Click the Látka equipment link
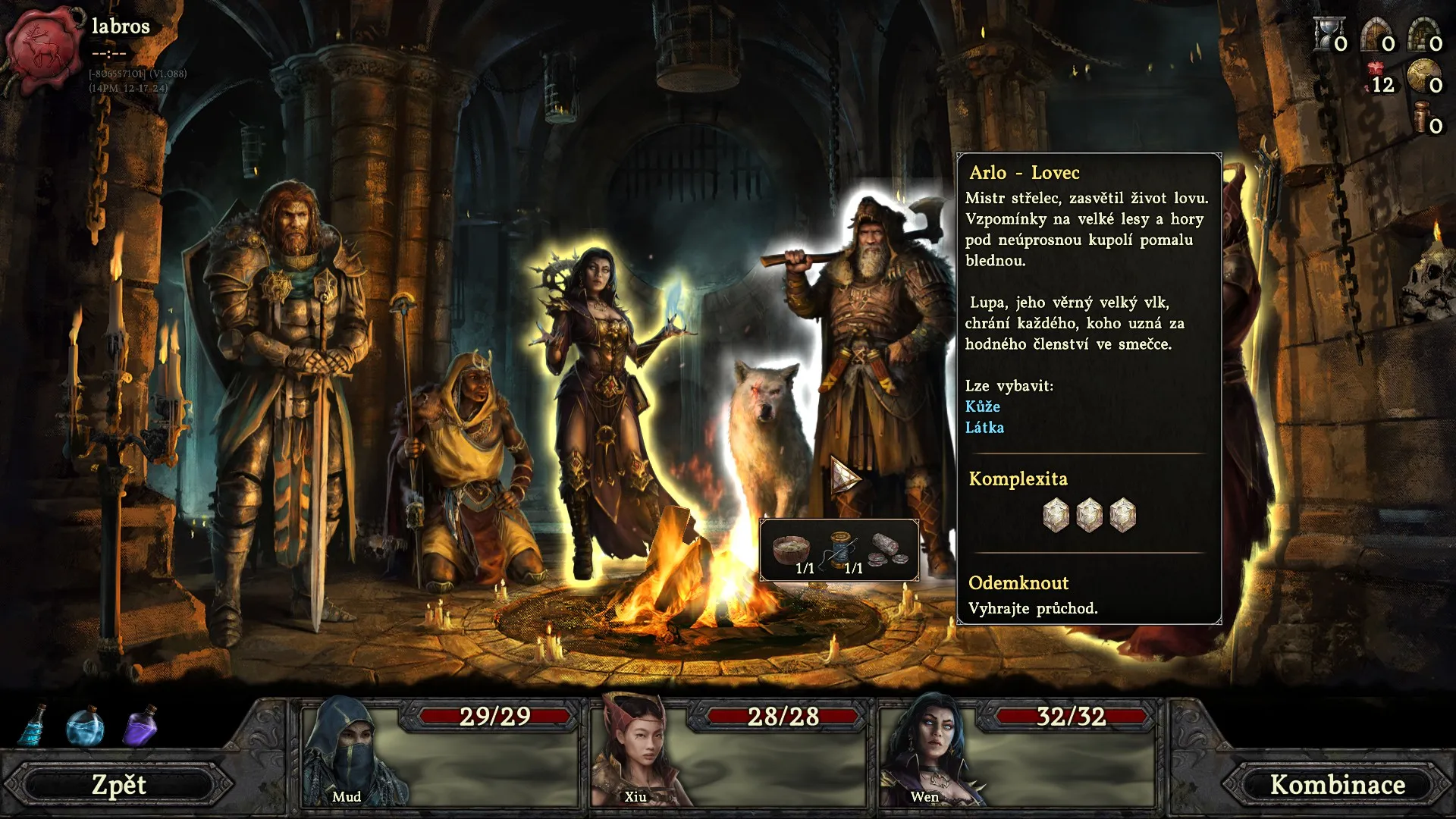1456x819 pixels. pos(984,428)
